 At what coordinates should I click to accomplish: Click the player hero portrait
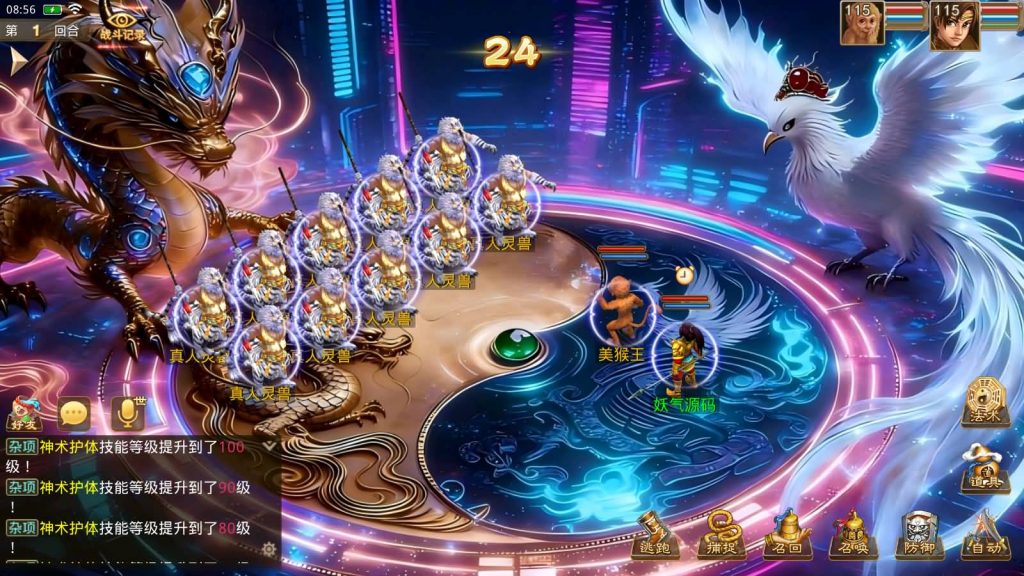[955, 24]
